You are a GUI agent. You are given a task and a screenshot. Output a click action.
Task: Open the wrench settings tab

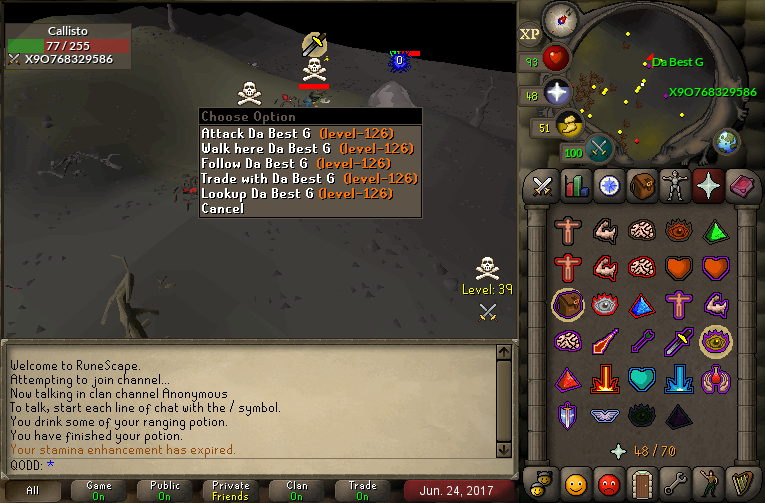click(x=673, y=481)
